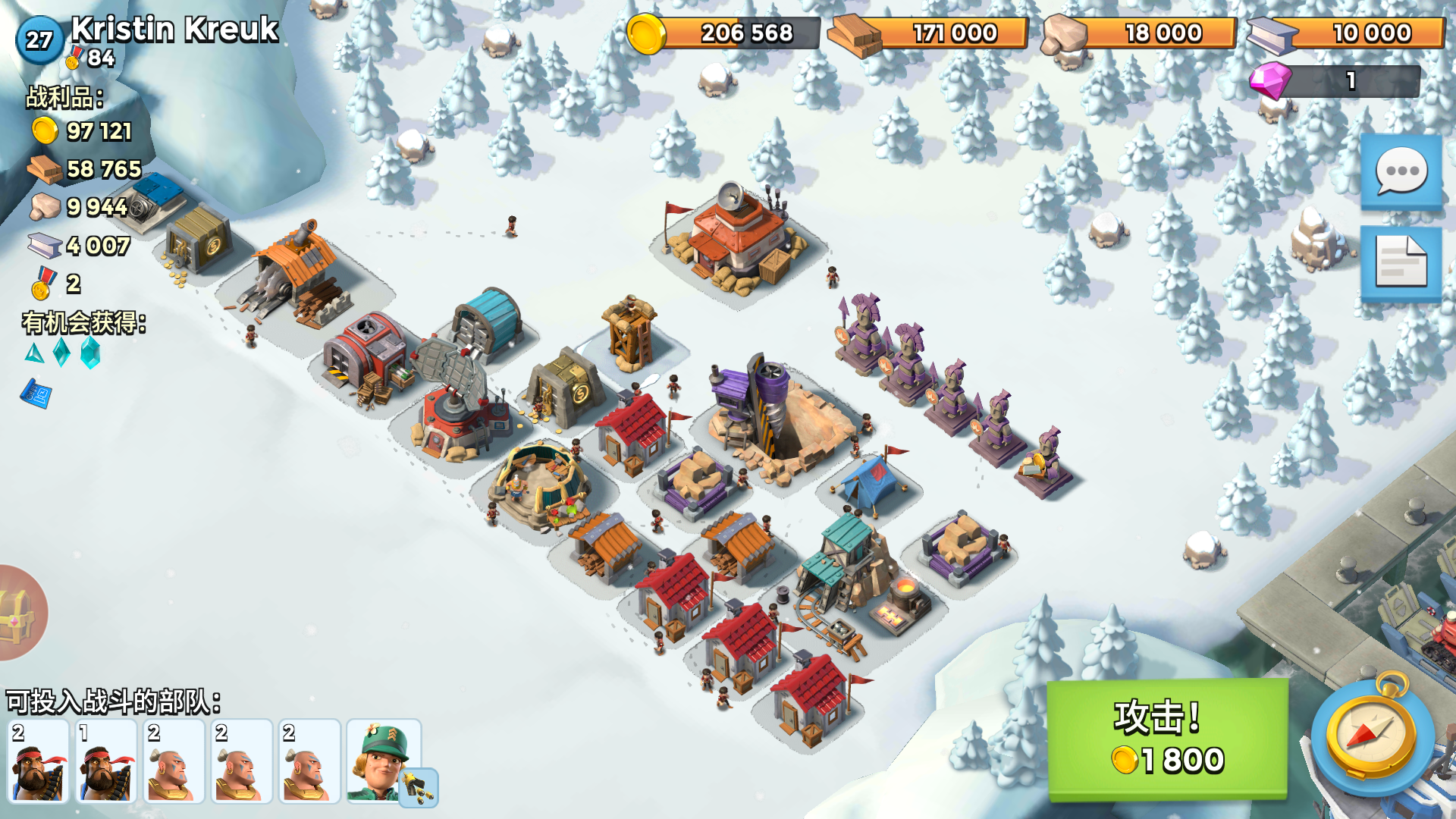Open the document report button
The width and height of the screenshot is (1456, 819).
1401,262
